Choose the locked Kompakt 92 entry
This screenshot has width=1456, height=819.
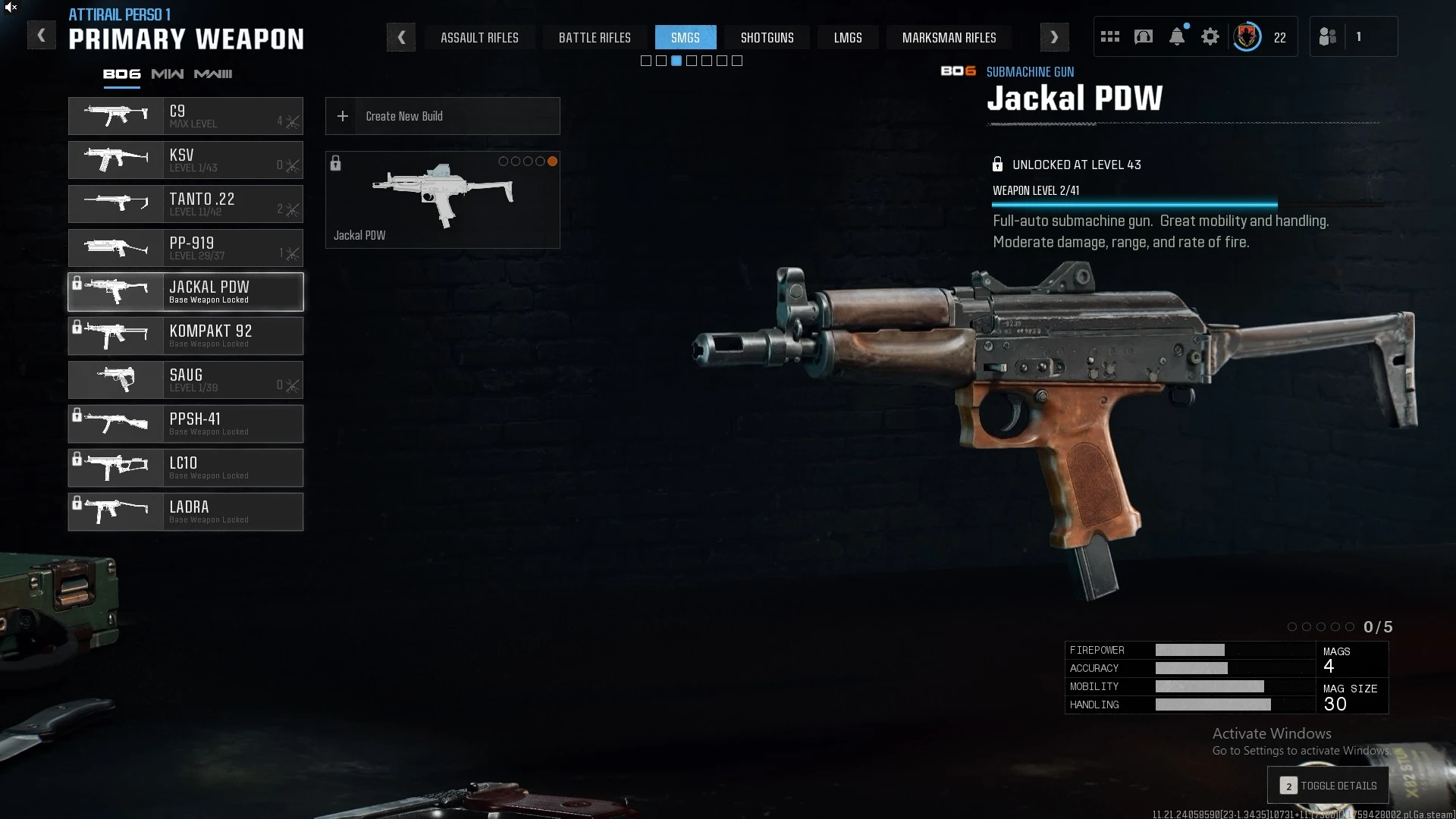click(x=186, y=336)
